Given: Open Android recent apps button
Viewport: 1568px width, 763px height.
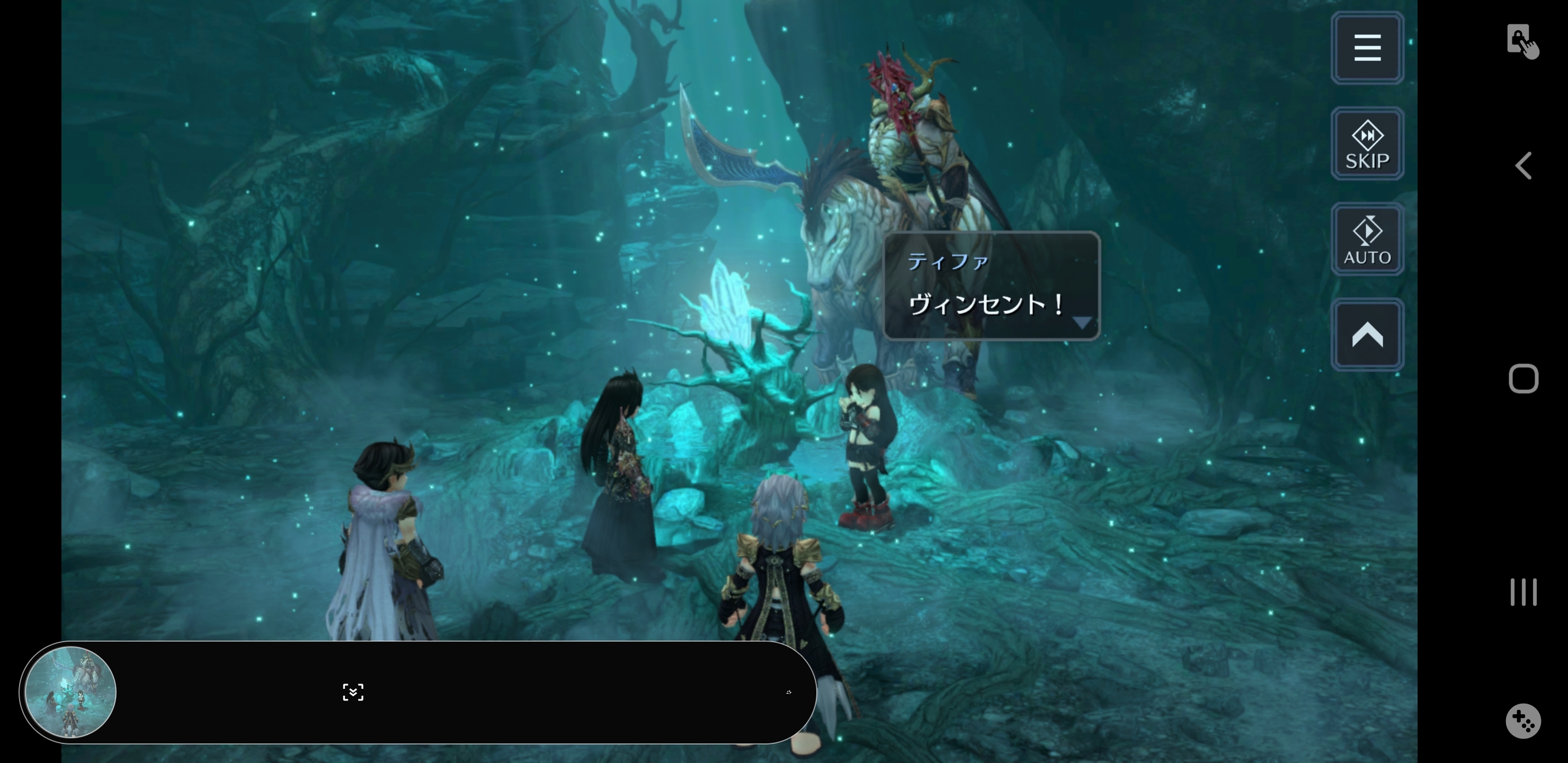Looking at the screenshot, I should [1523, 592].
